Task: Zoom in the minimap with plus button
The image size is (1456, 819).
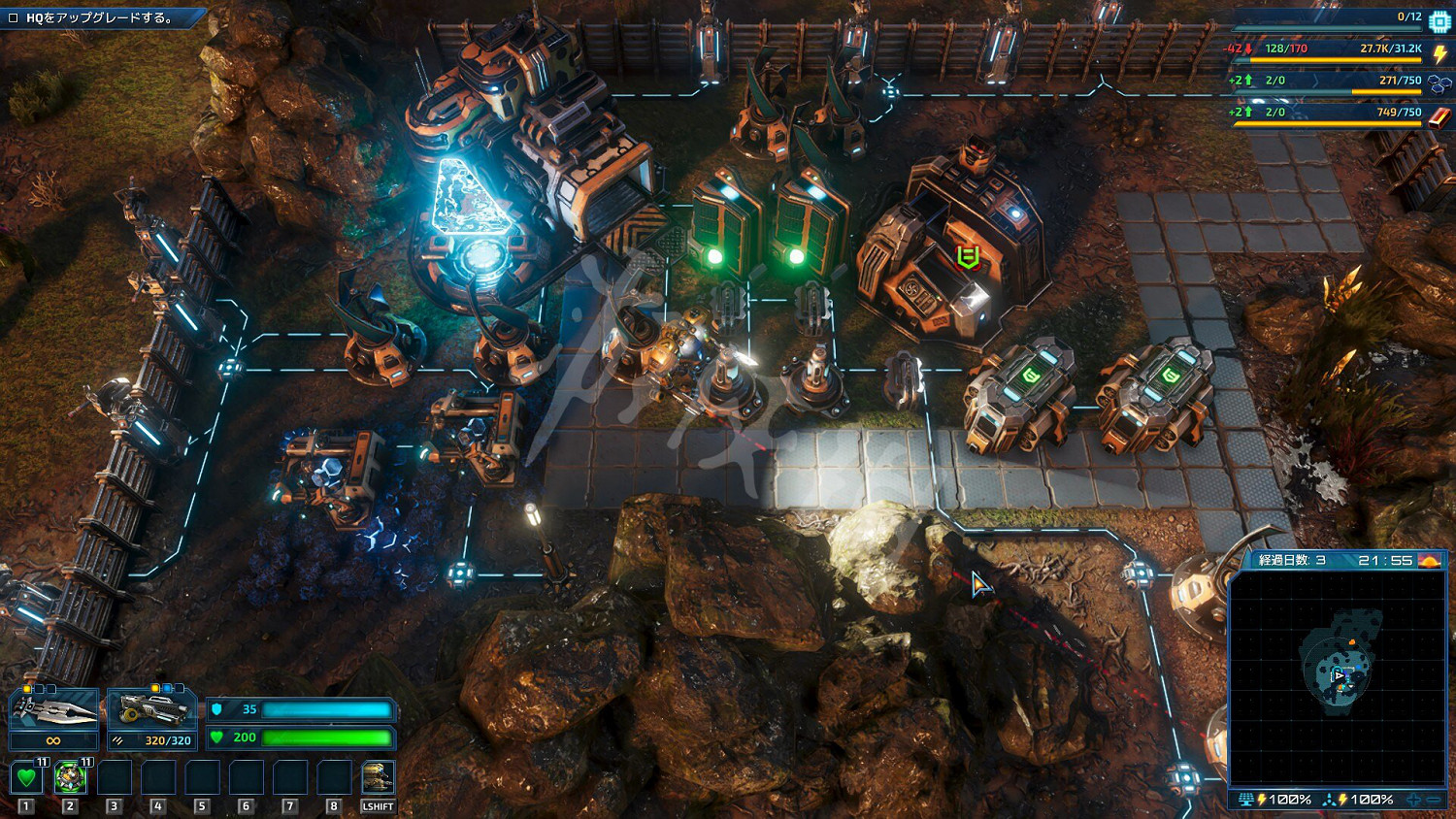Action: tap(1413, 800)
